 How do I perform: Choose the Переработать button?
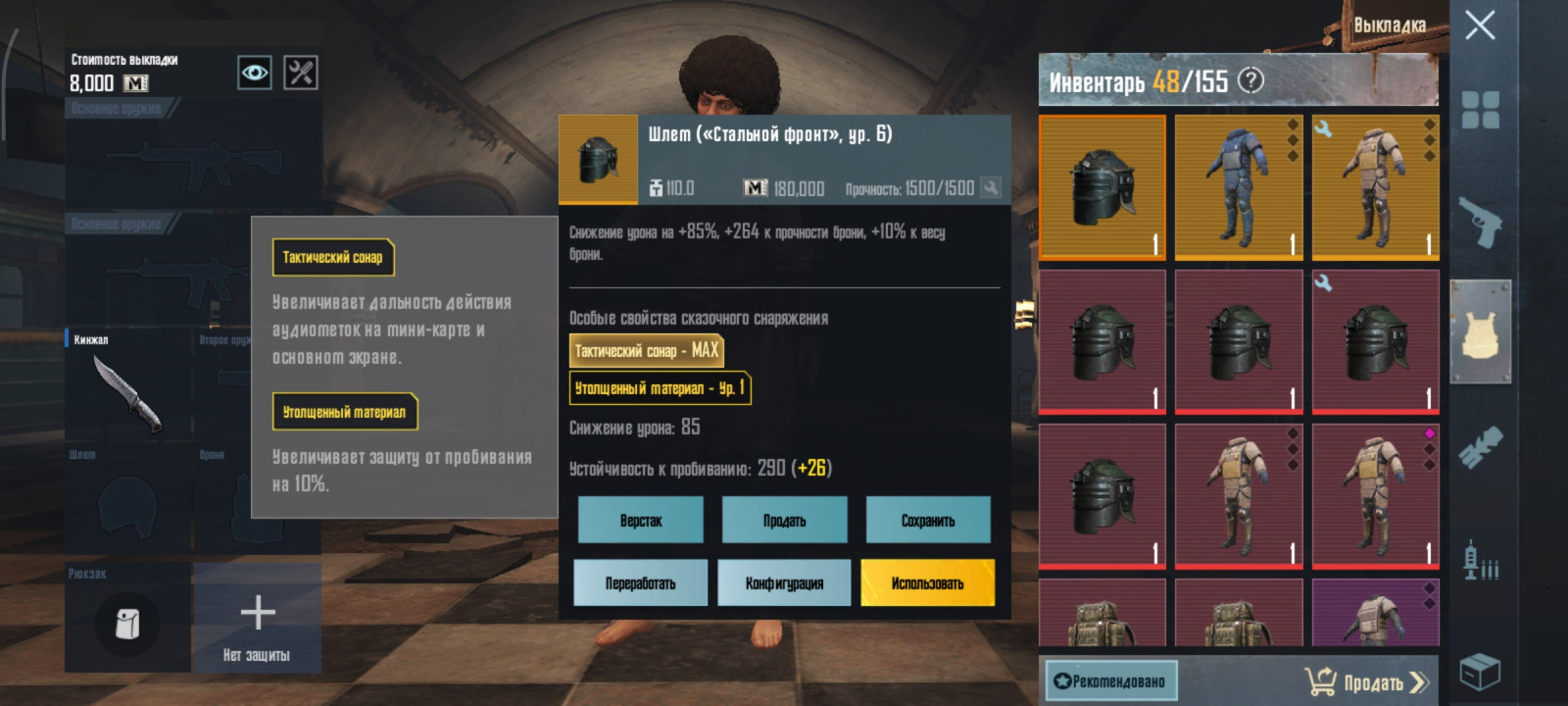[640, 583]
